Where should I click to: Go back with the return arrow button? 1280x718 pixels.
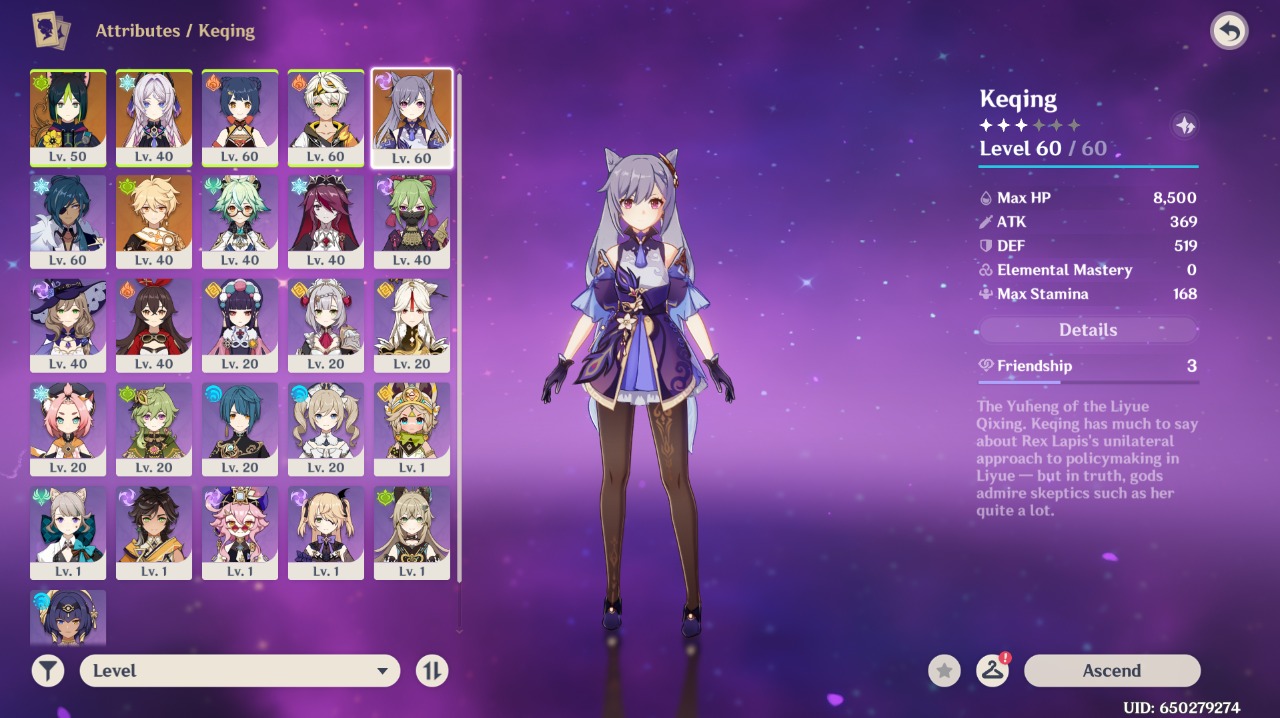click(1229, 31)
